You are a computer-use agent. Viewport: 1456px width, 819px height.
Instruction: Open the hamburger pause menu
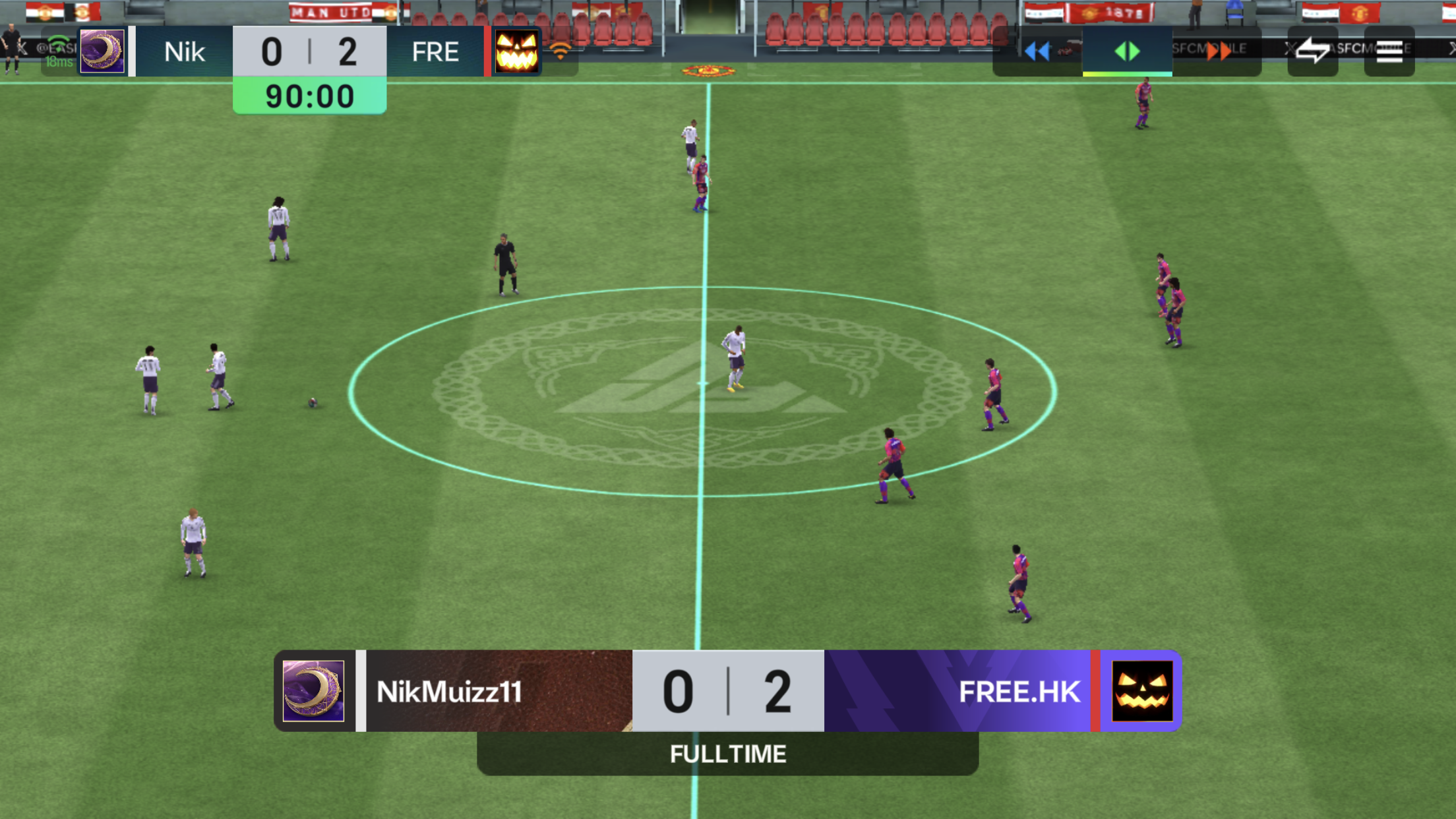1389,51
